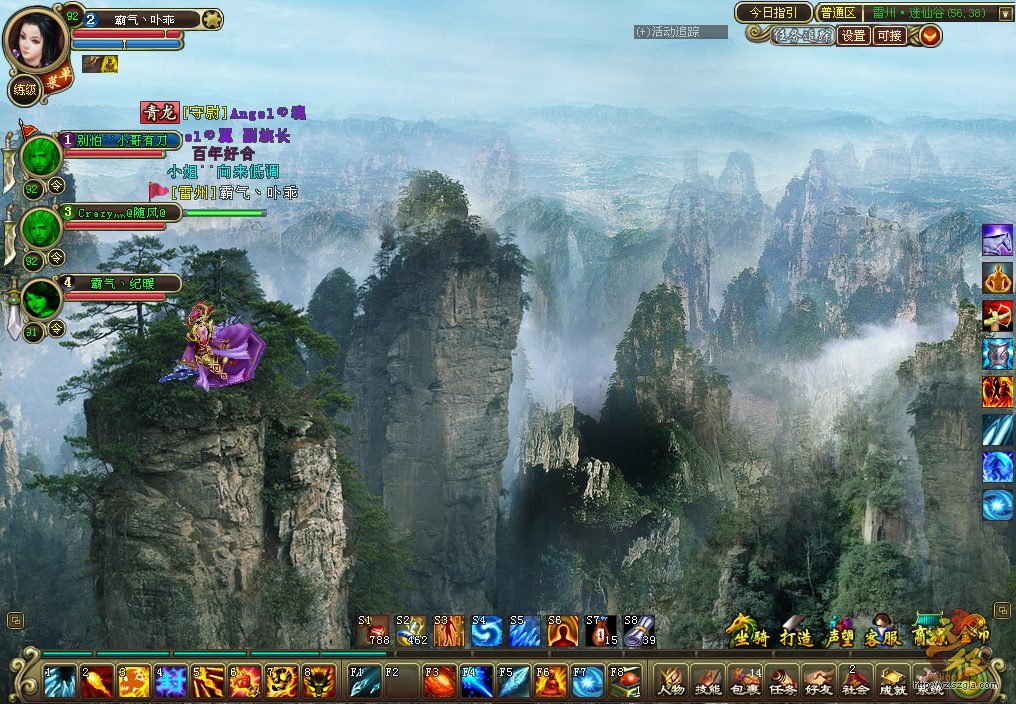The width and height of the screenshot is (1016, 704).
Task: Open the 好友 friends list
Action: 819,681
